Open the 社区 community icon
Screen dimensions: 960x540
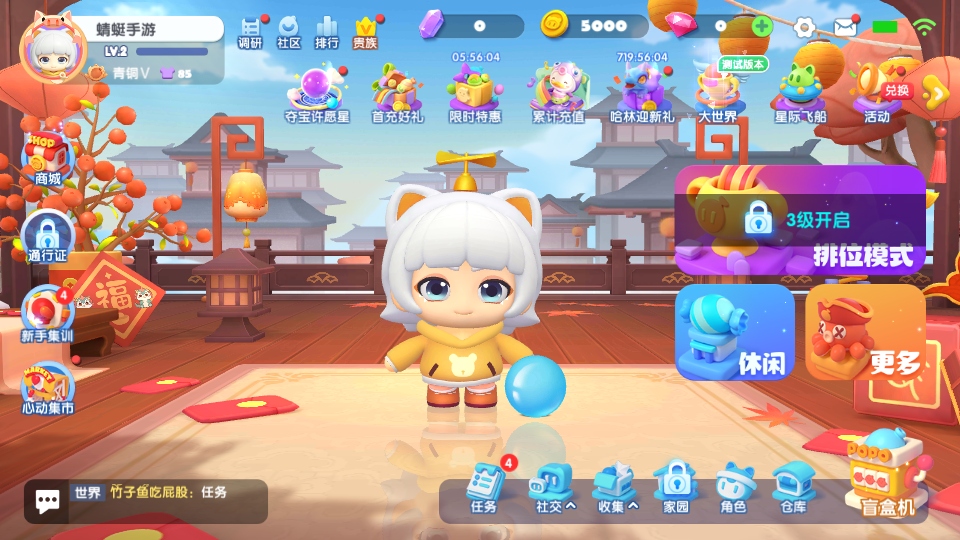click(x=289, y=31)
